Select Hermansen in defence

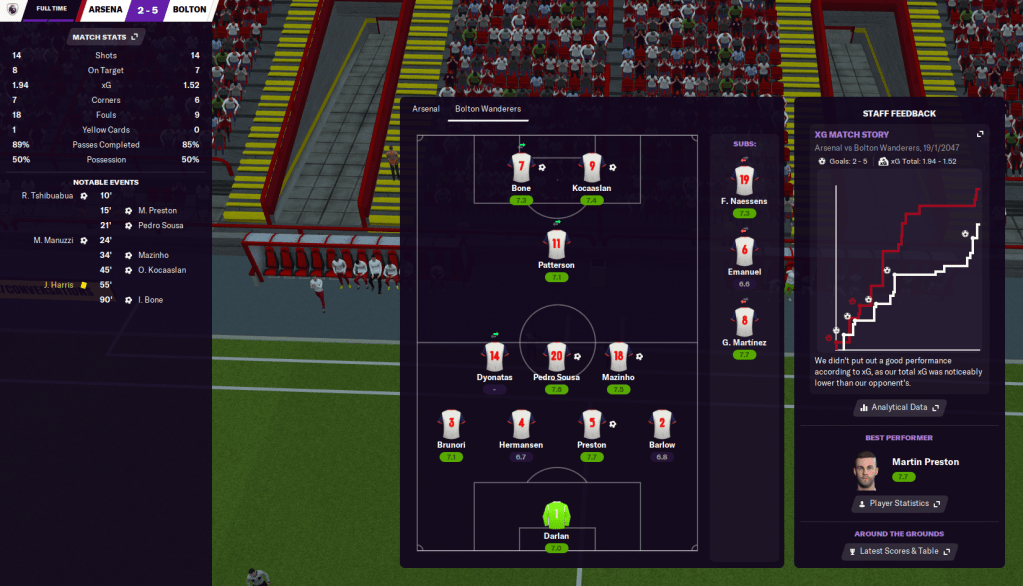[520, 424]
